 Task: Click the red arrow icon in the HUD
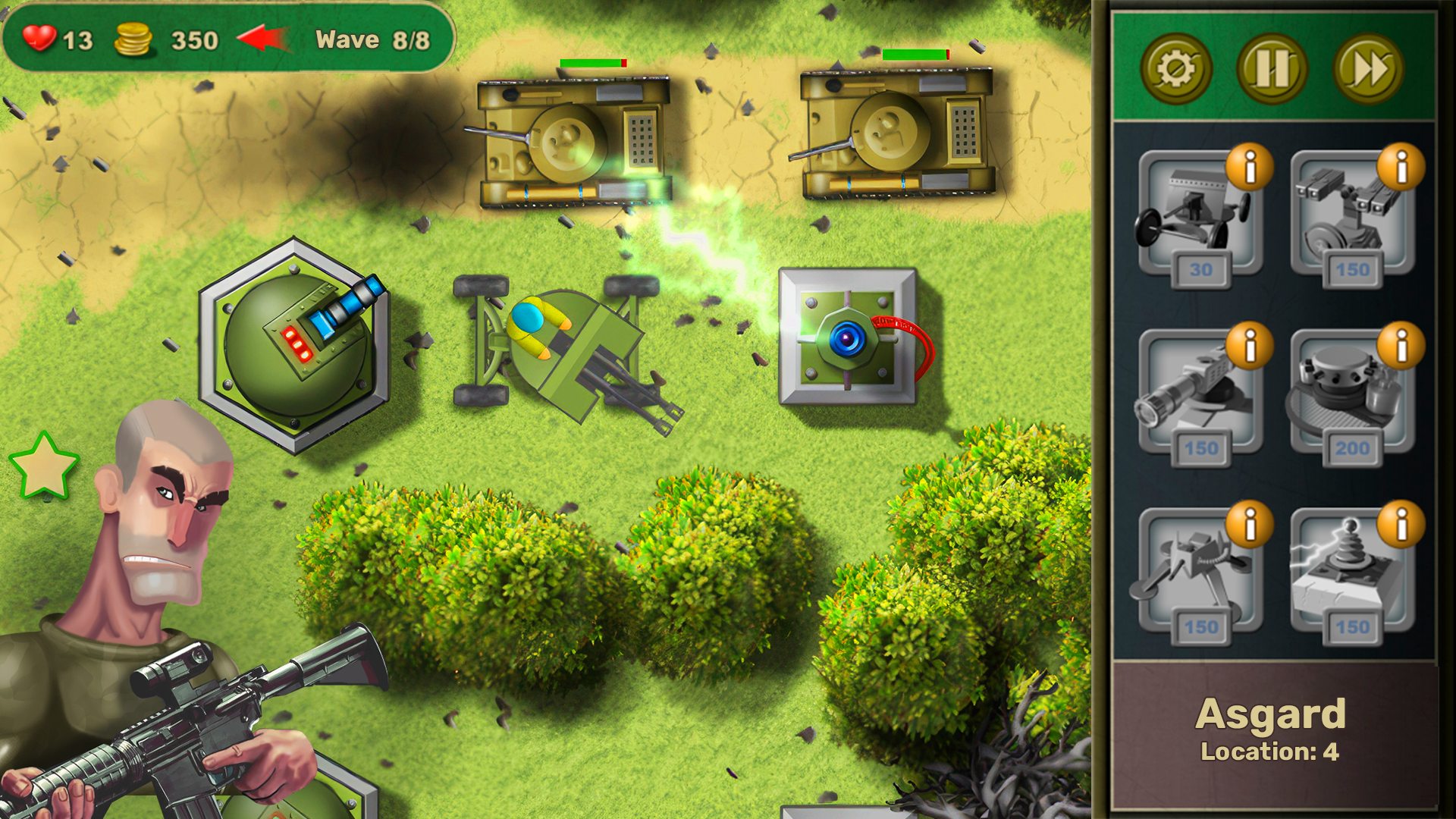[262, 39]
